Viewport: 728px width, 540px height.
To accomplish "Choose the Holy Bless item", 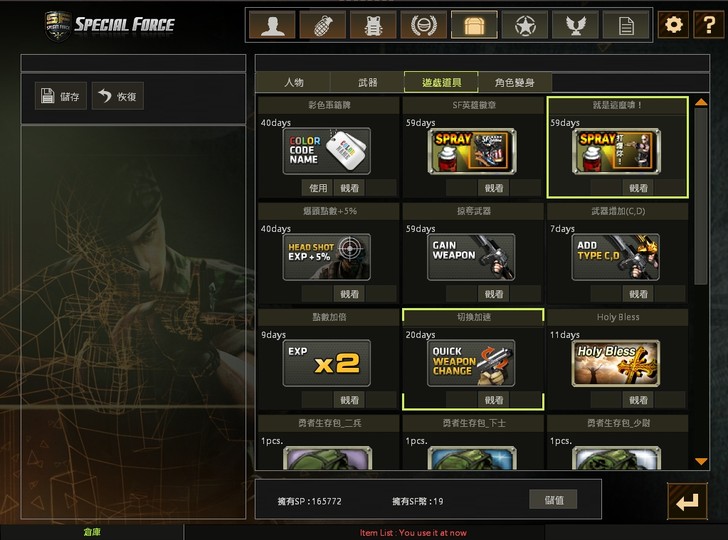I will [616, 363].
